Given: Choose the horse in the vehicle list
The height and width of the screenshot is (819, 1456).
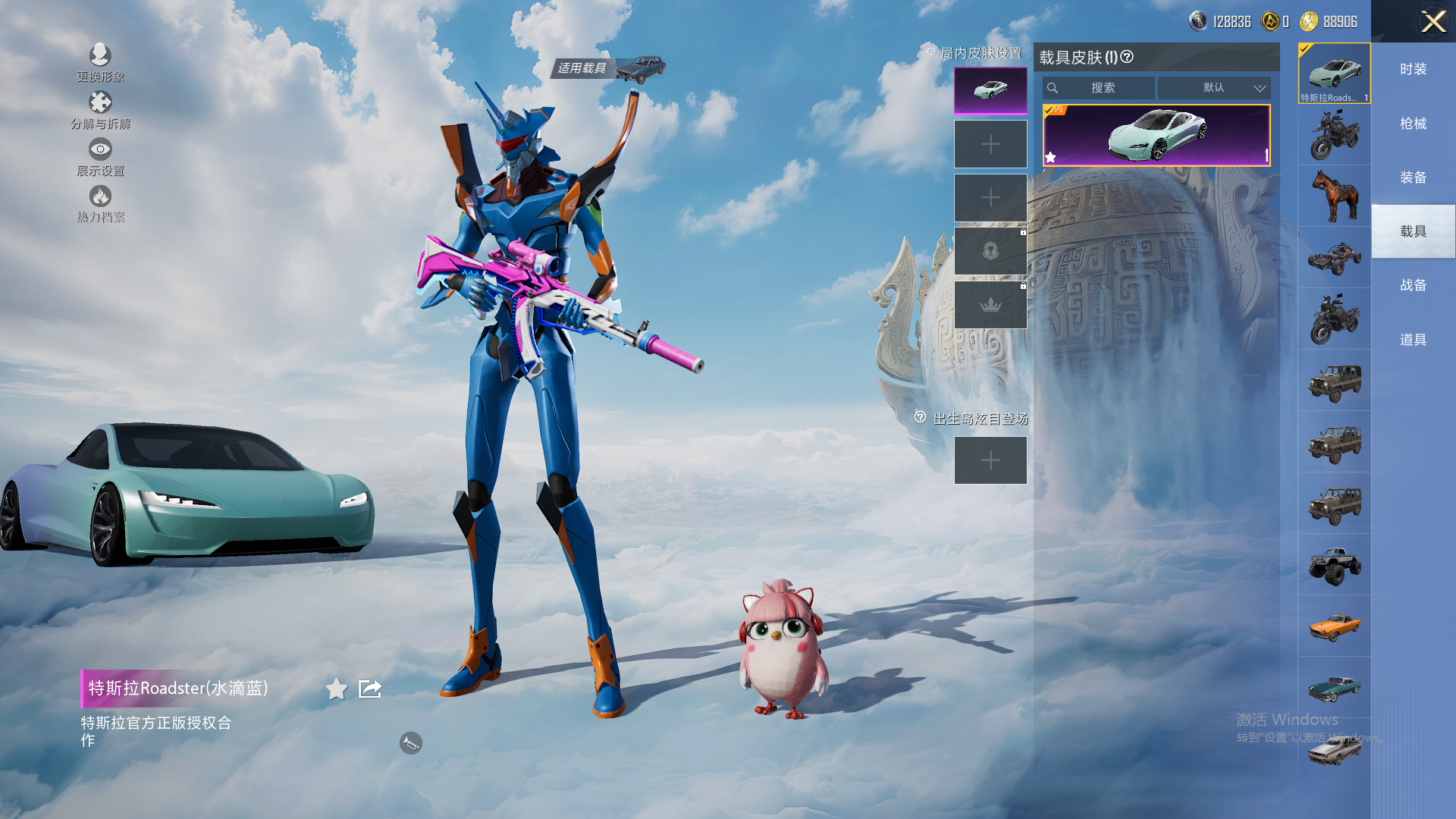Looking at the screenshot, I should pyautogui.click(x=1335, y=196).
